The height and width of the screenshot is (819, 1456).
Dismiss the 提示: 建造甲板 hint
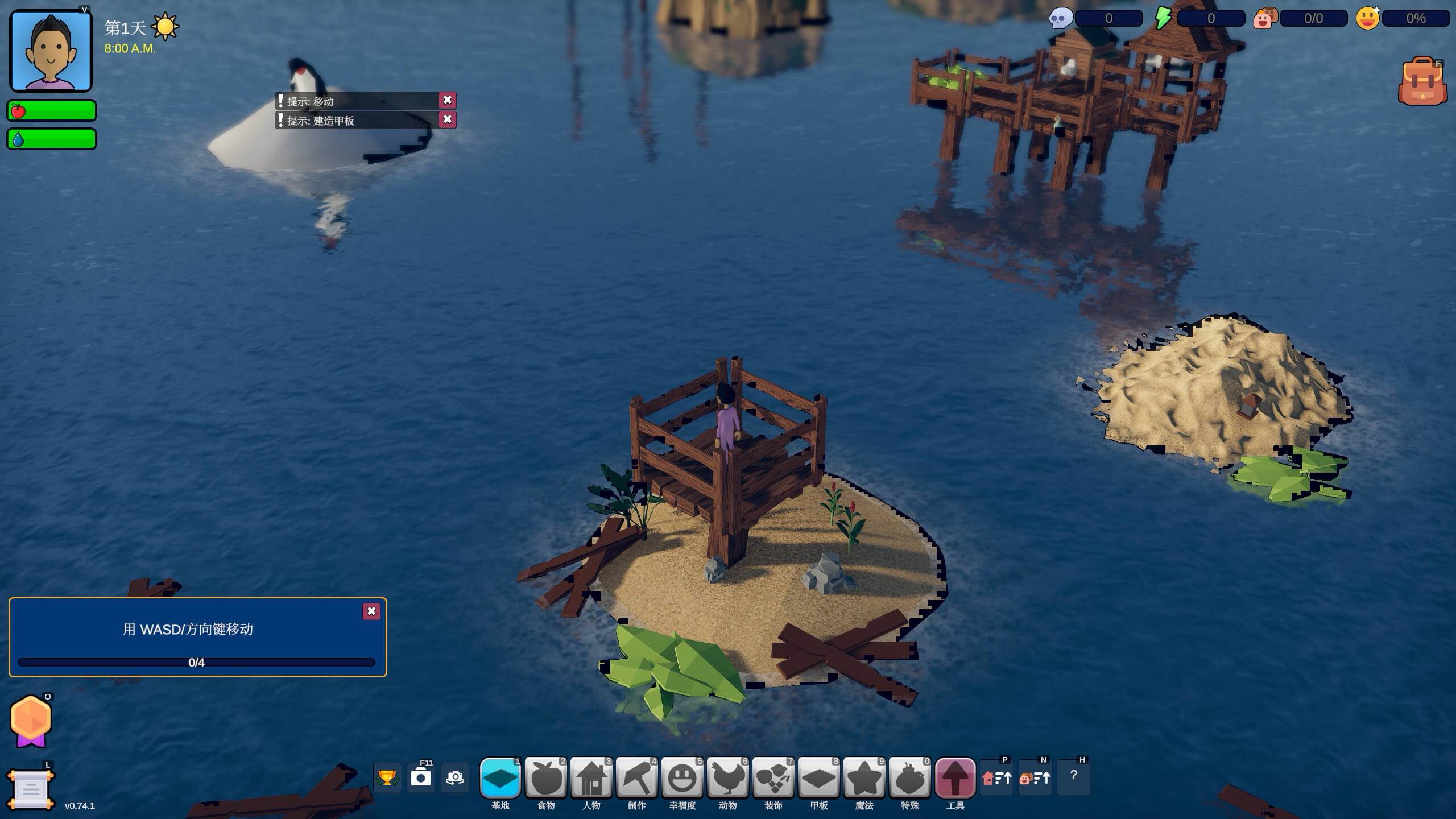448,120
